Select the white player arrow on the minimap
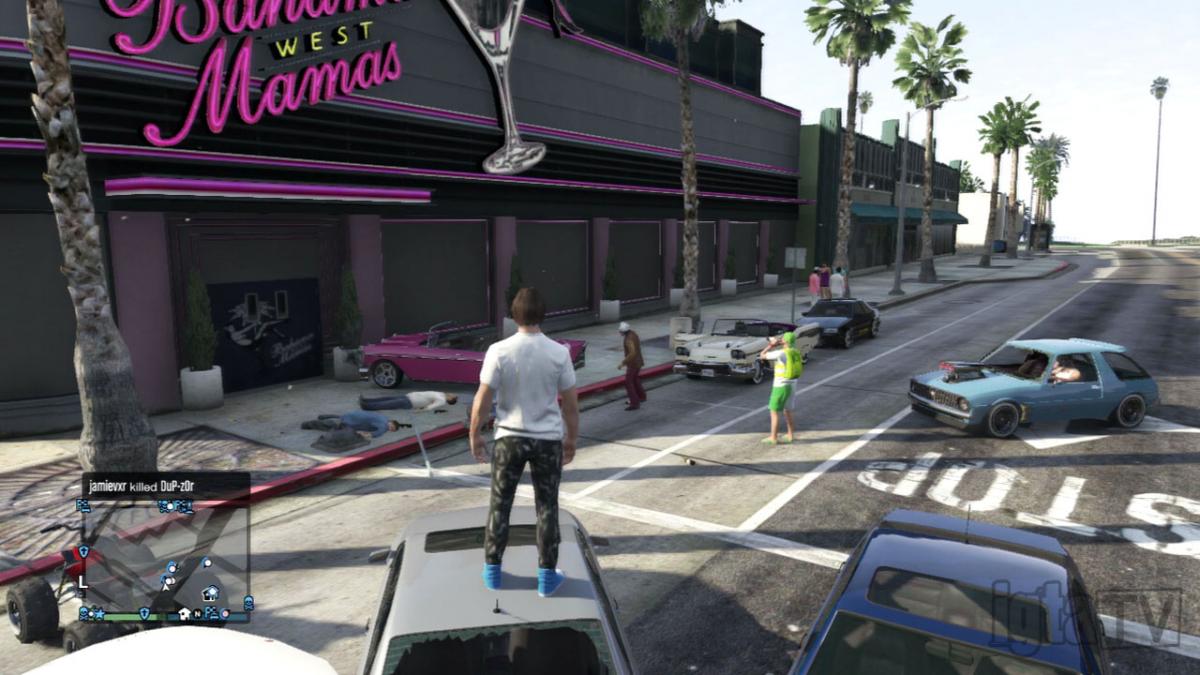Screen dimensions: 1200x675 coord(166,587)
